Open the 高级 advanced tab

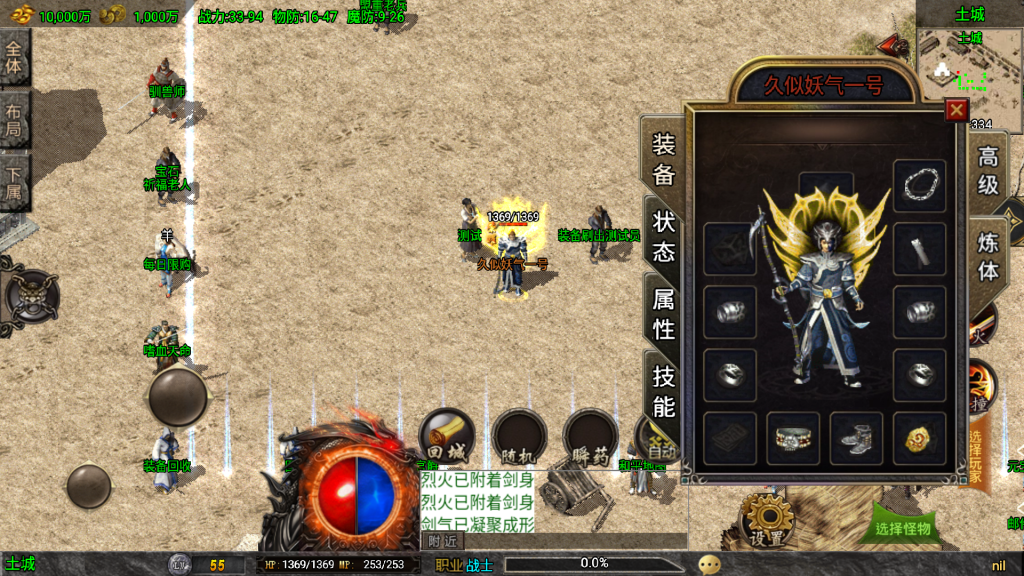pos(987,170)
